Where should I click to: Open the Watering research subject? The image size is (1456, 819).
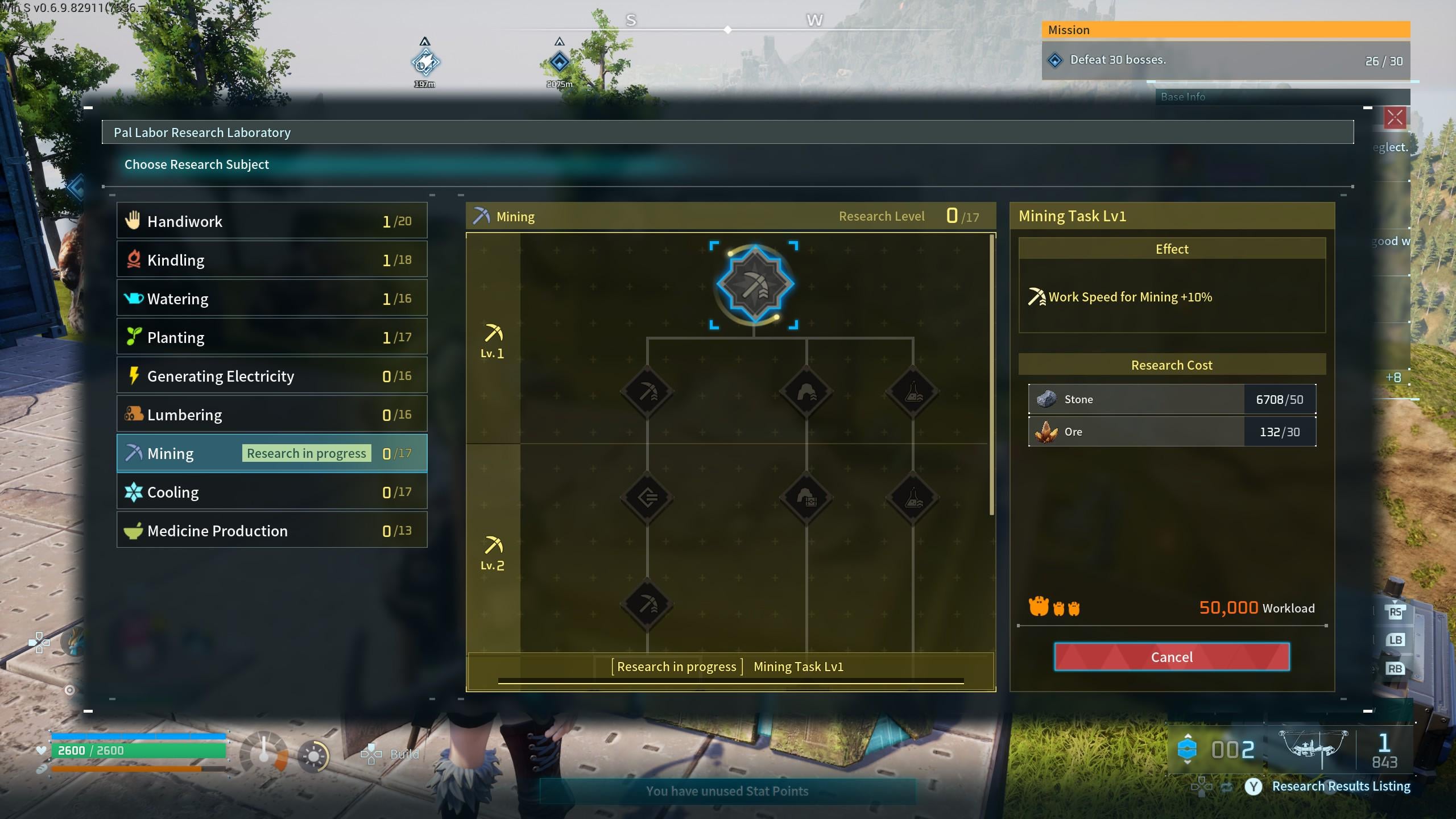tap(272, 299)
